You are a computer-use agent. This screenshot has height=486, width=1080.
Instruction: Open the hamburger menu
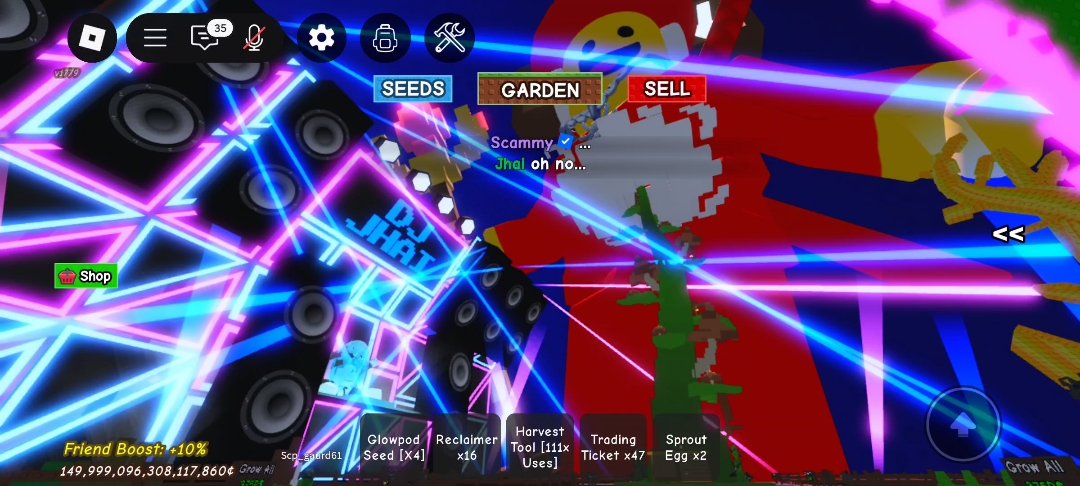[155, 38]
